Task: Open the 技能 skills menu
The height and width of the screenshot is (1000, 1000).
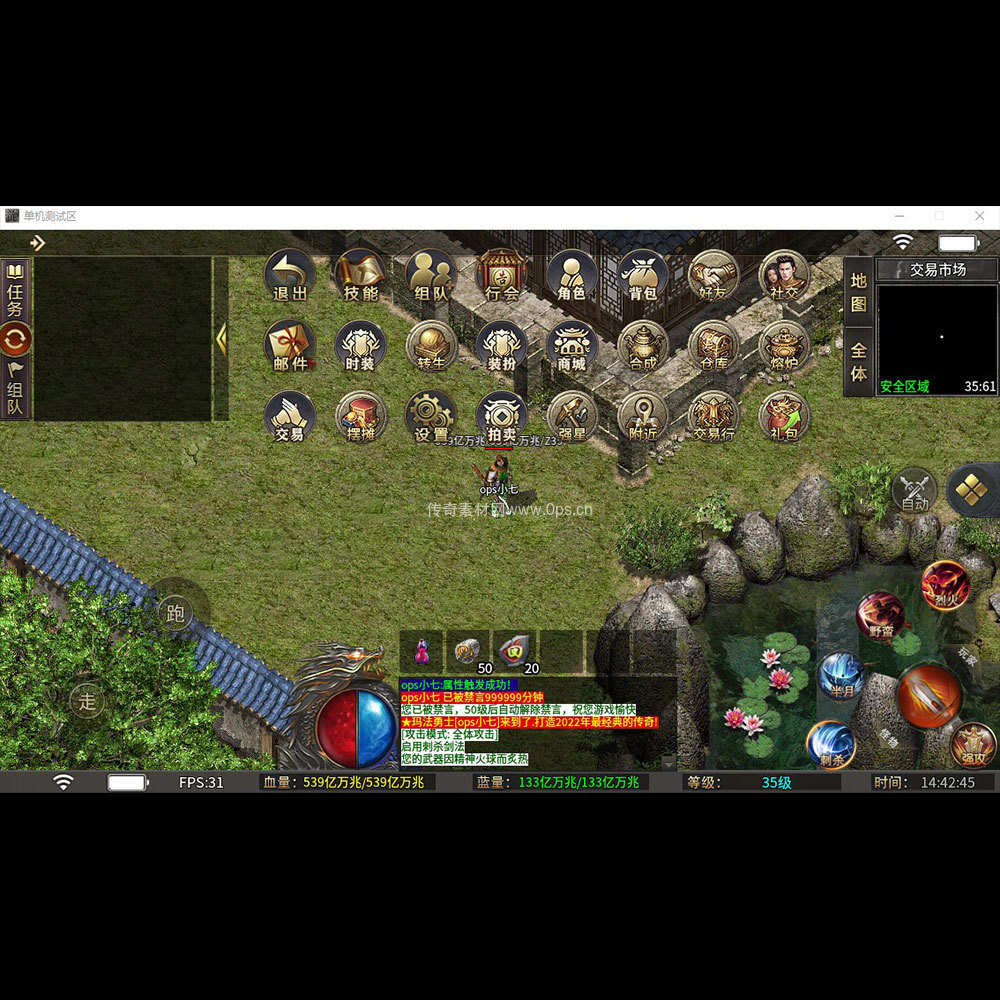Action: point(360,275)
